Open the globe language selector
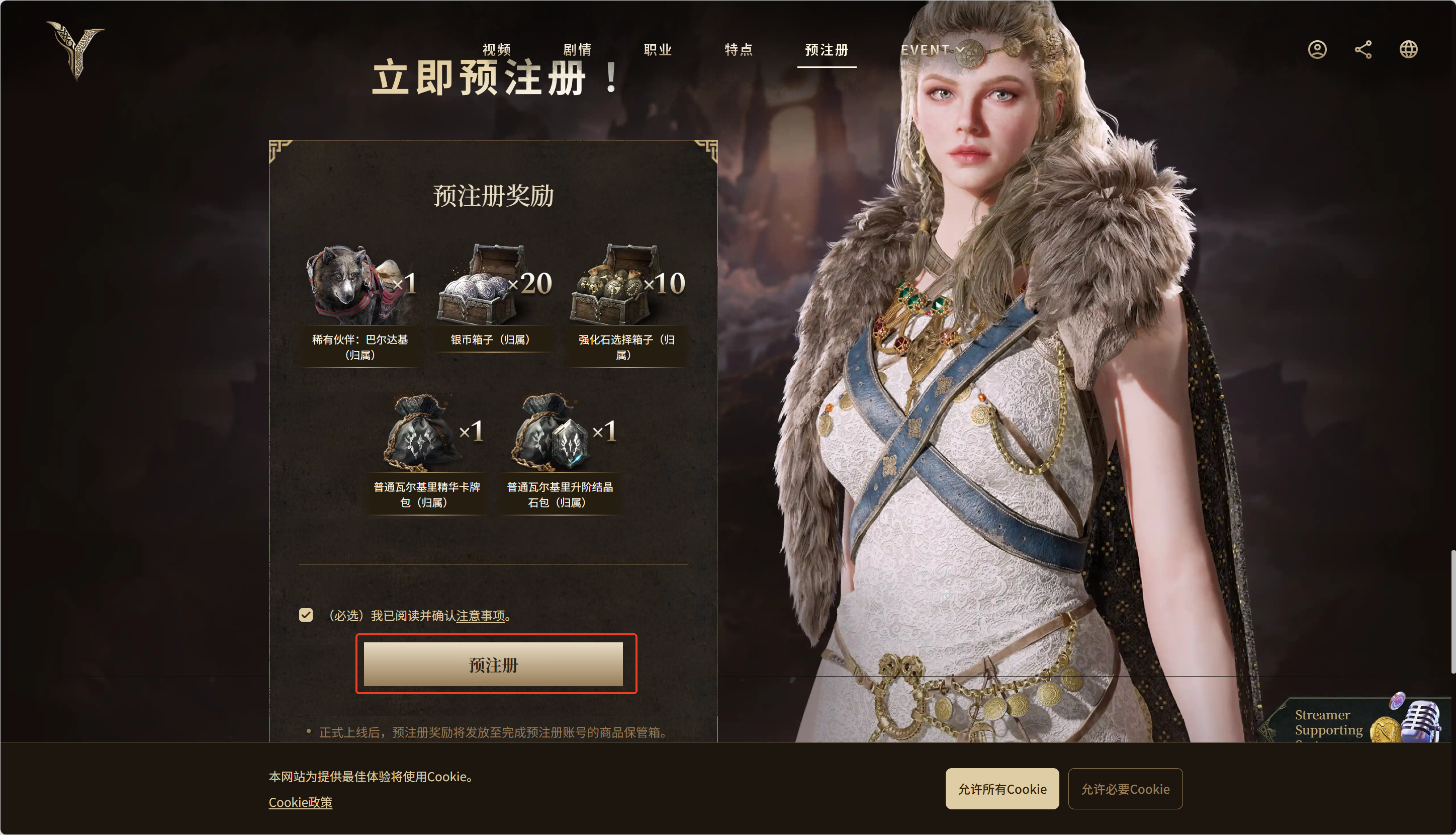Screen dimensions: 1456x835 point(1408,50)
